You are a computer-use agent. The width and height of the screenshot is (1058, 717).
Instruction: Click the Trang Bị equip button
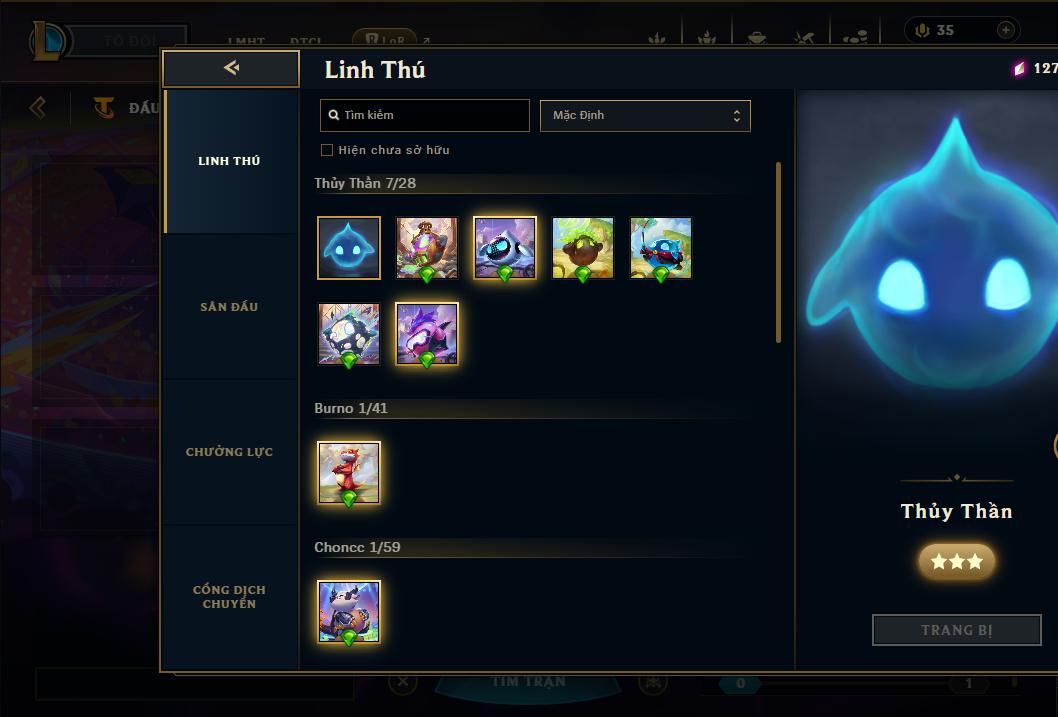[x=957, y=630]
